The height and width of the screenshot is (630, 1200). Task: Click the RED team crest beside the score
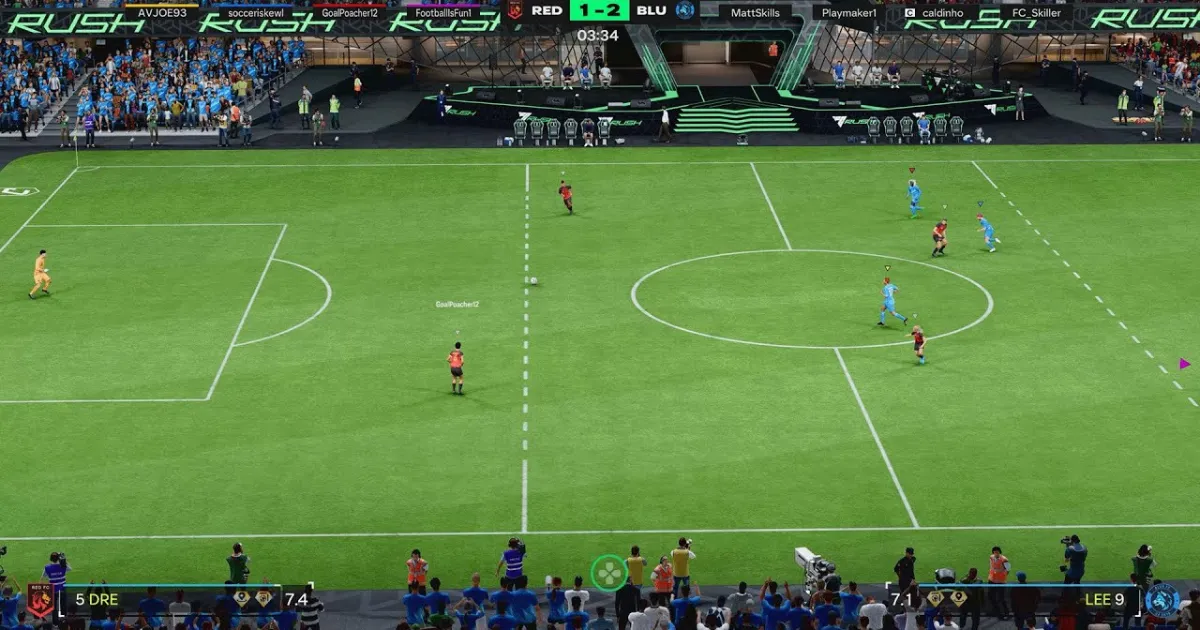click(x=515, y=10)
